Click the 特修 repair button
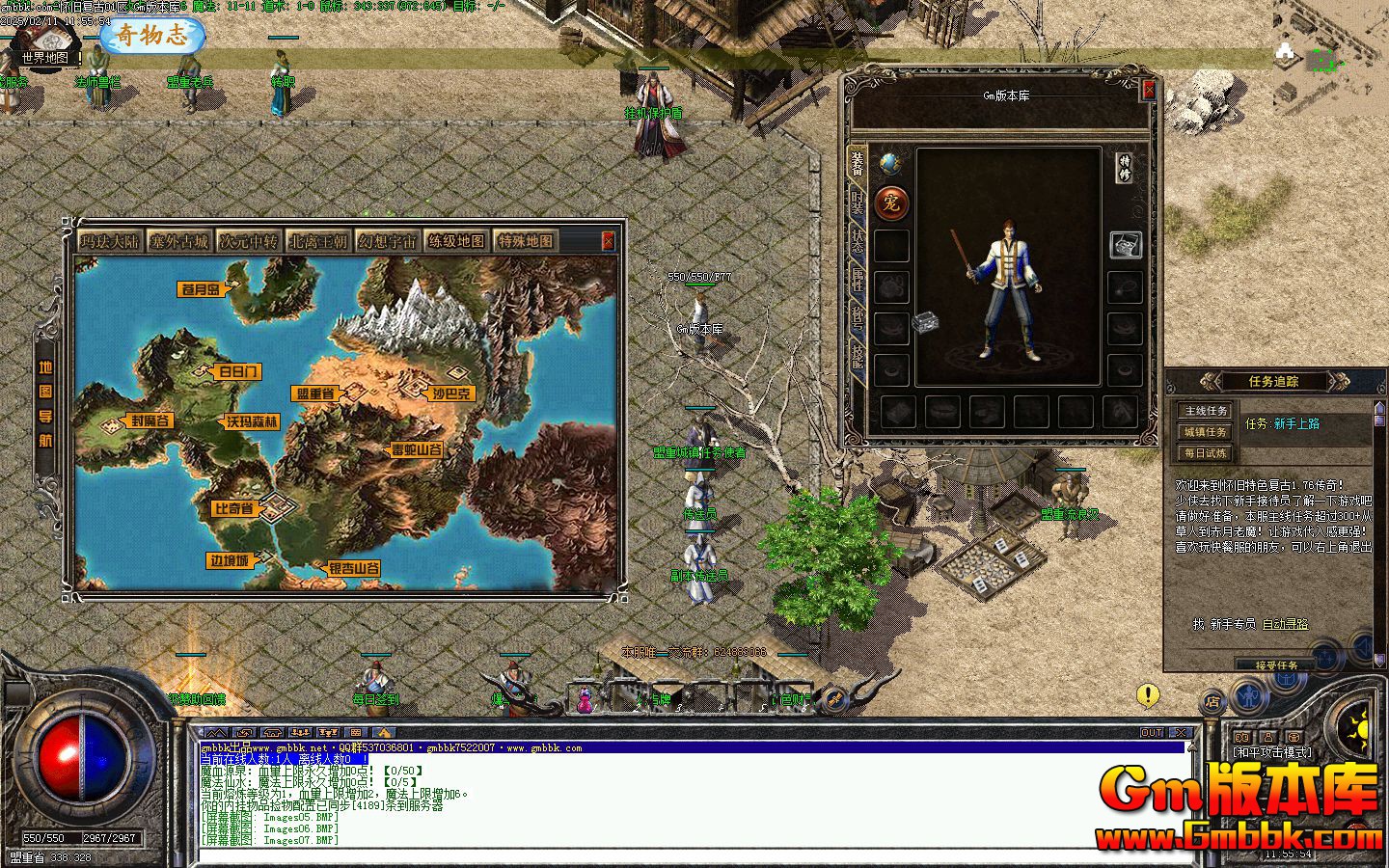Screen dimensions: 1389x868 coord(1125,168)
